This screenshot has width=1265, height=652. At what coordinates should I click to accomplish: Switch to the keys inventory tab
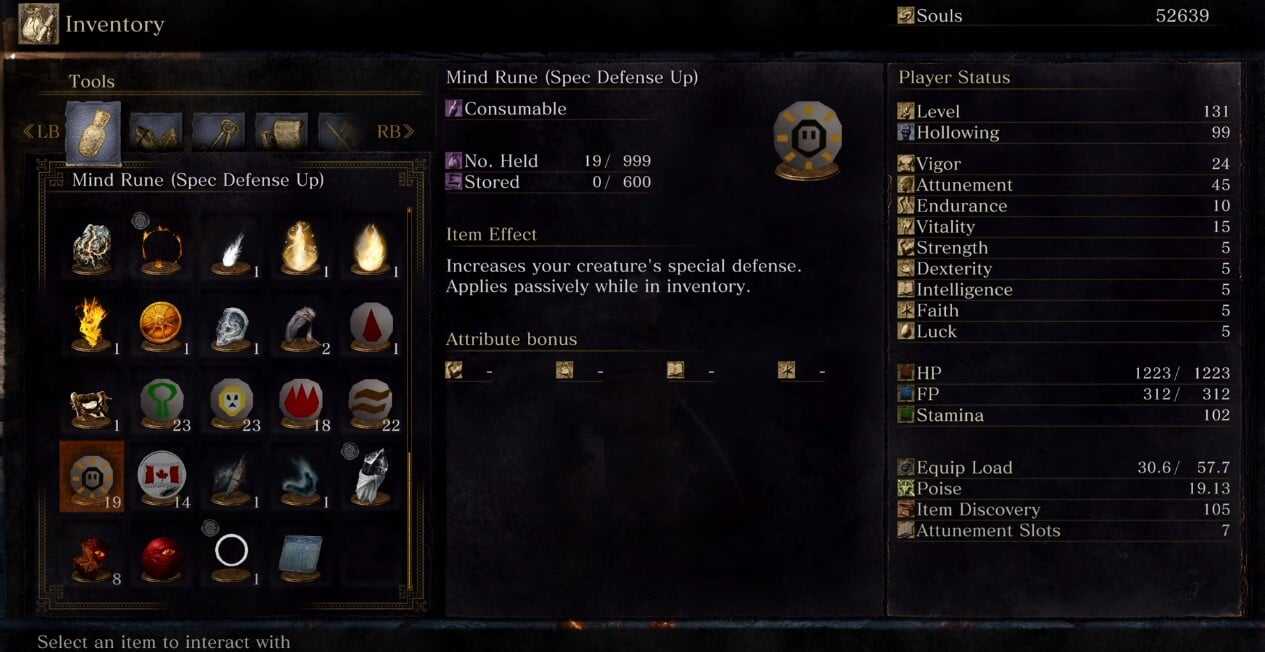pyautogui.click(x=219, y=131)
